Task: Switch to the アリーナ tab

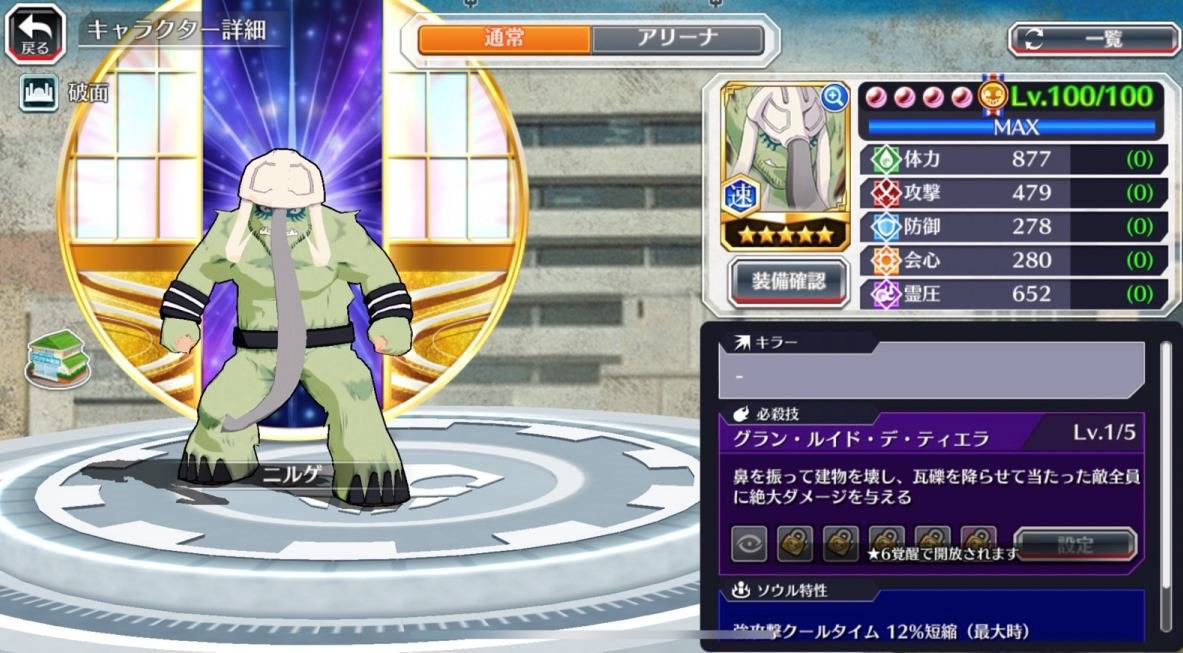Action: coord(677,39)
